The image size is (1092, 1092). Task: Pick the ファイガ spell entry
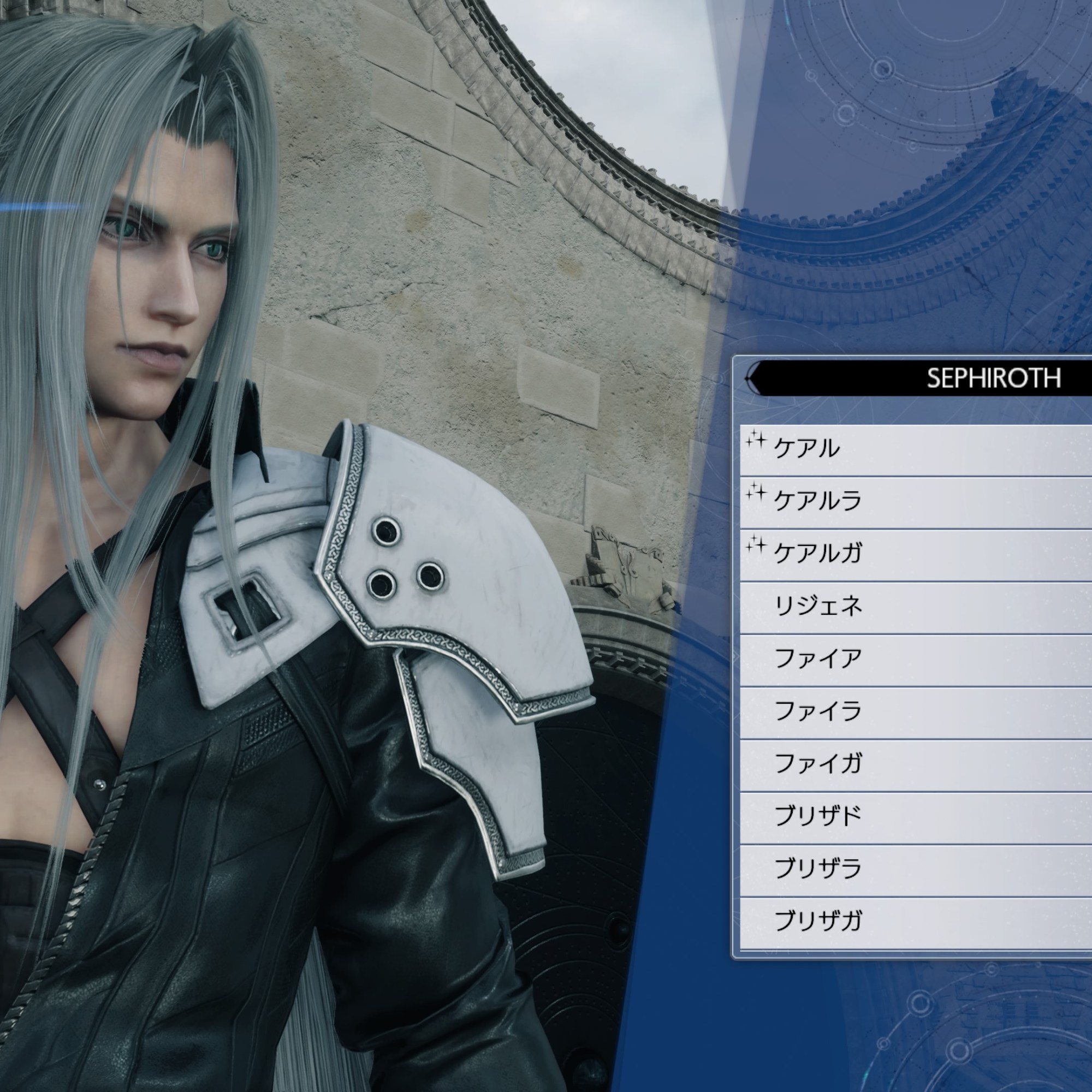[916, 764]
